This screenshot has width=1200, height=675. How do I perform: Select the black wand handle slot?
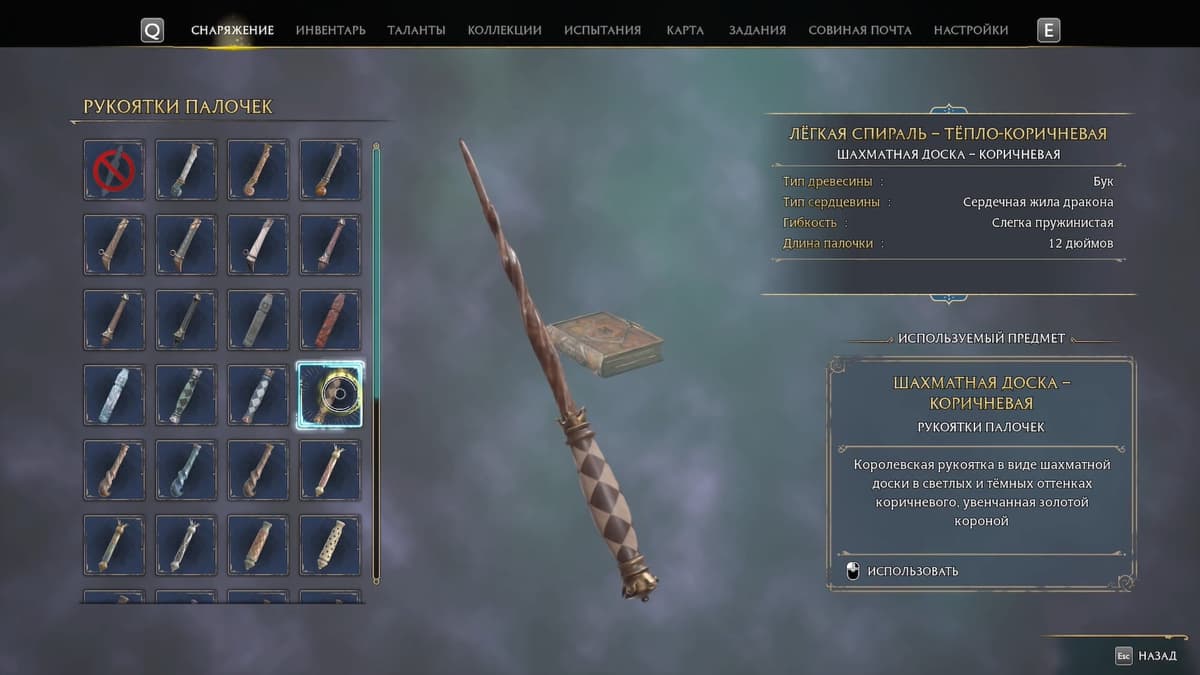(186, 320)
